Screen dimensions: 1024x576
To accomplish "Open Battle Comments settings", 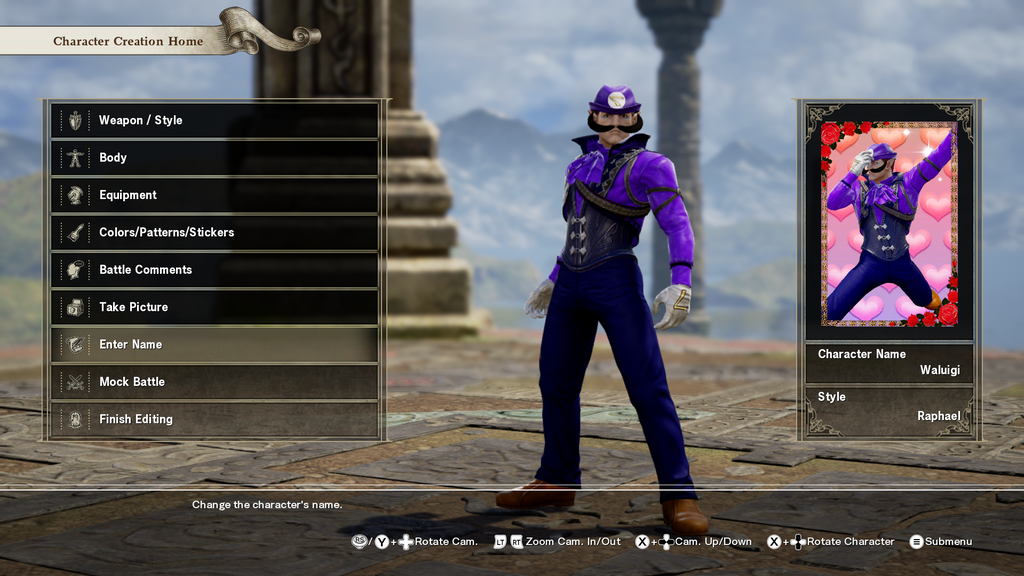I will coord(214,270).
